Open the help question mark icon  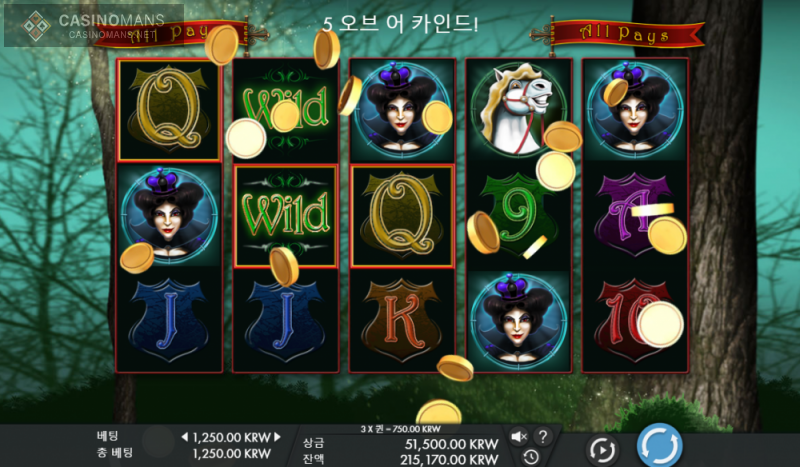pos(543,437)
